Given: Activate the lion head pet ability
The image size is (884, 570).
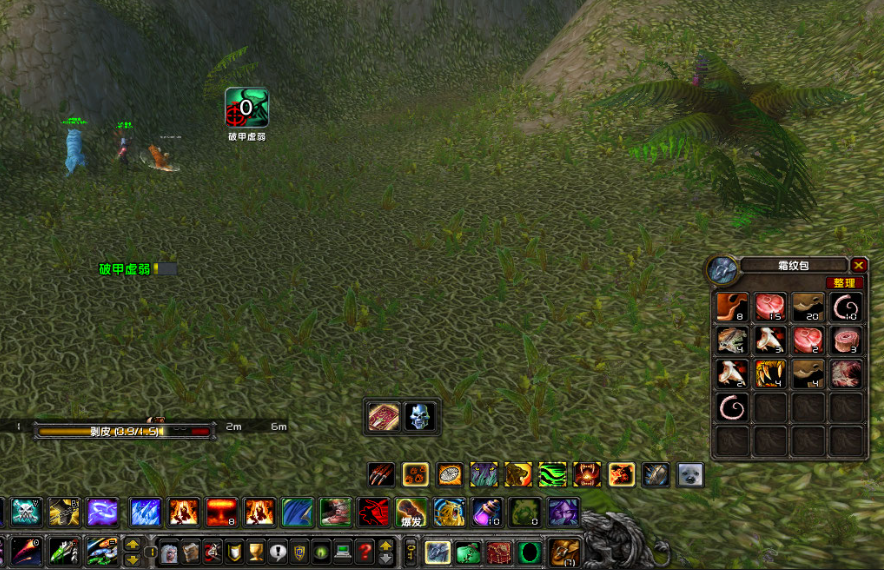Looking at the screenshot, I should tap(518, 474).
